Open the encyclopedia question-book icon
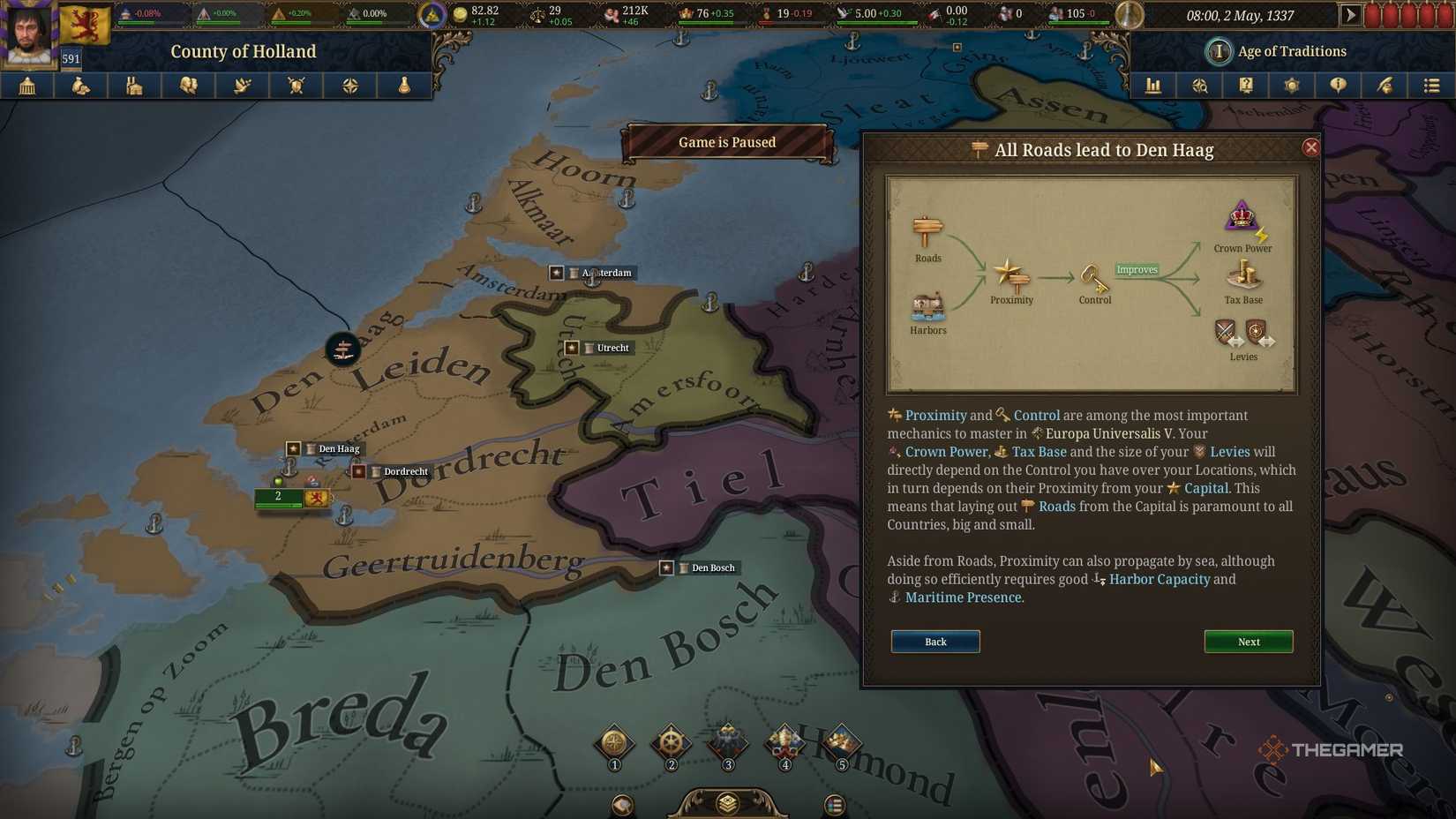 point(1245,86)
